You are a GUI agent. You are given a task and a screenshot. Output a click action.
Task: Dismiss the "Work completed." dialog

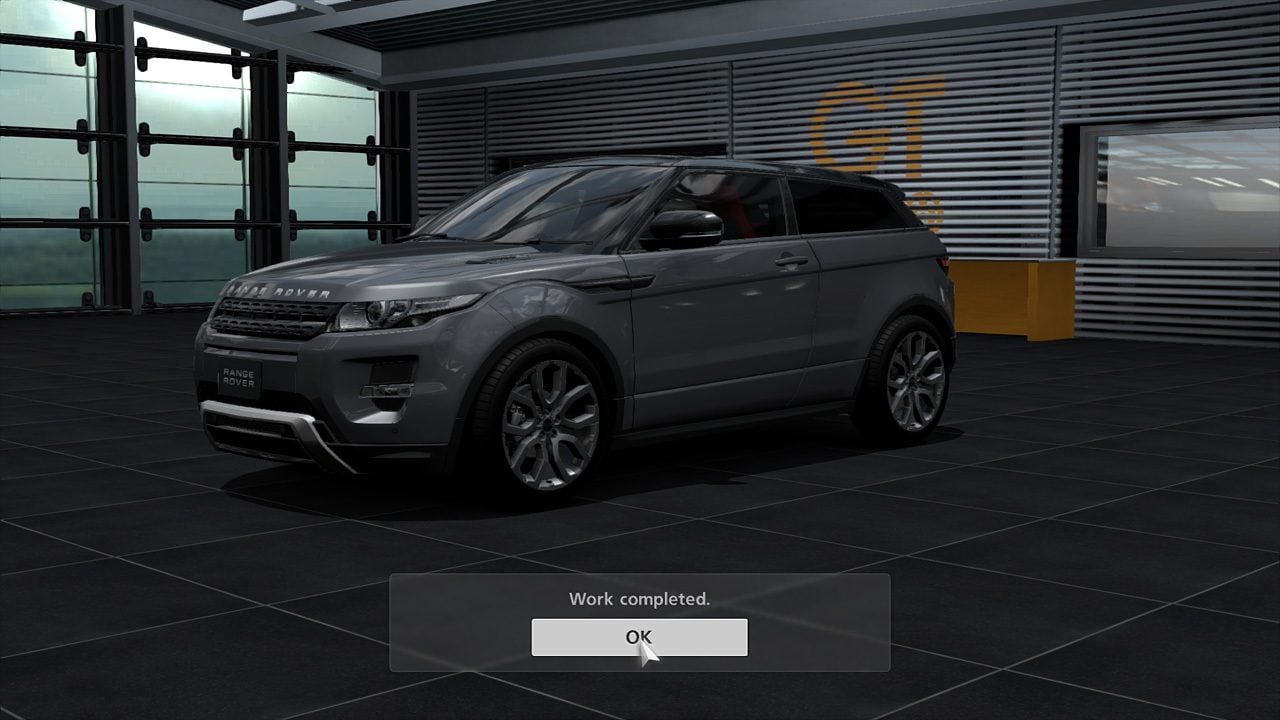pos(639,637)
